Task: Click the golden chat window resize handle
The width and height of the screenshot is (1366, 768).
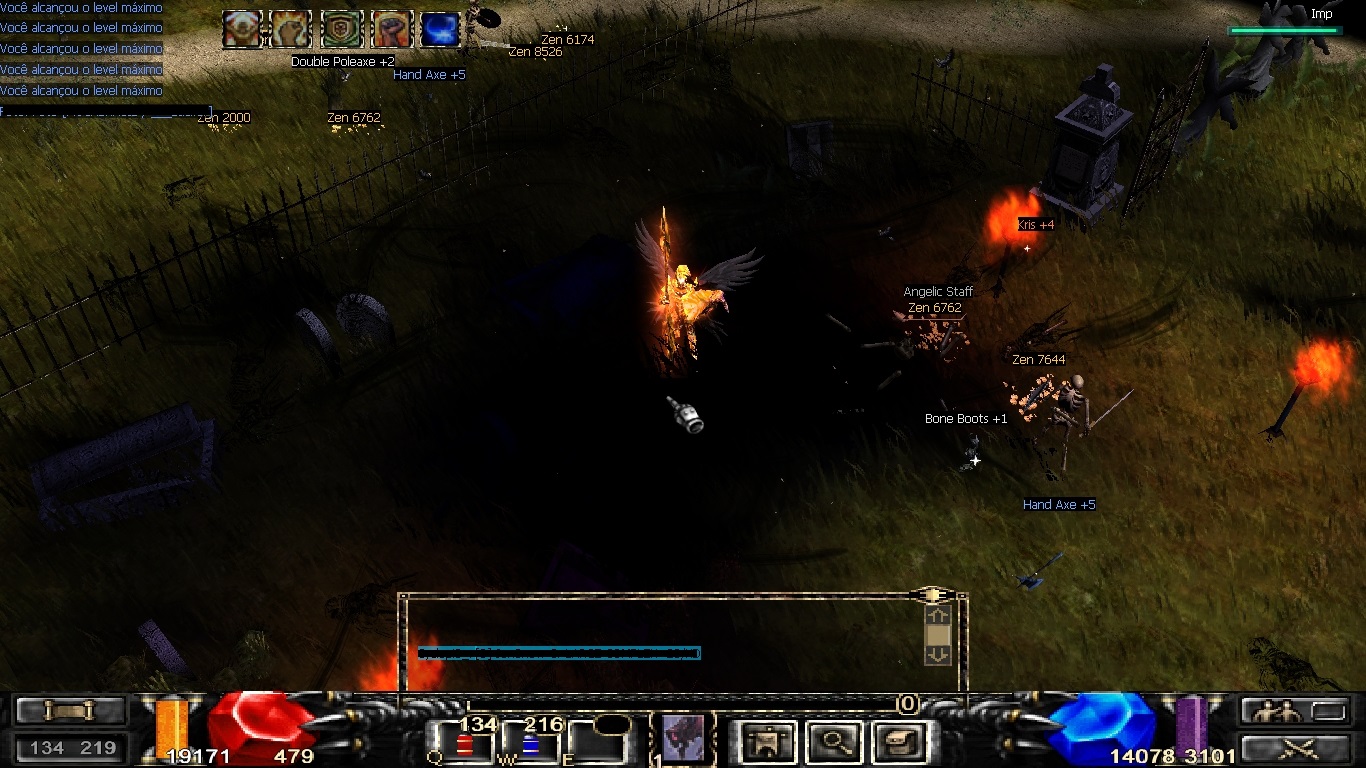Action: pos(932,595)
